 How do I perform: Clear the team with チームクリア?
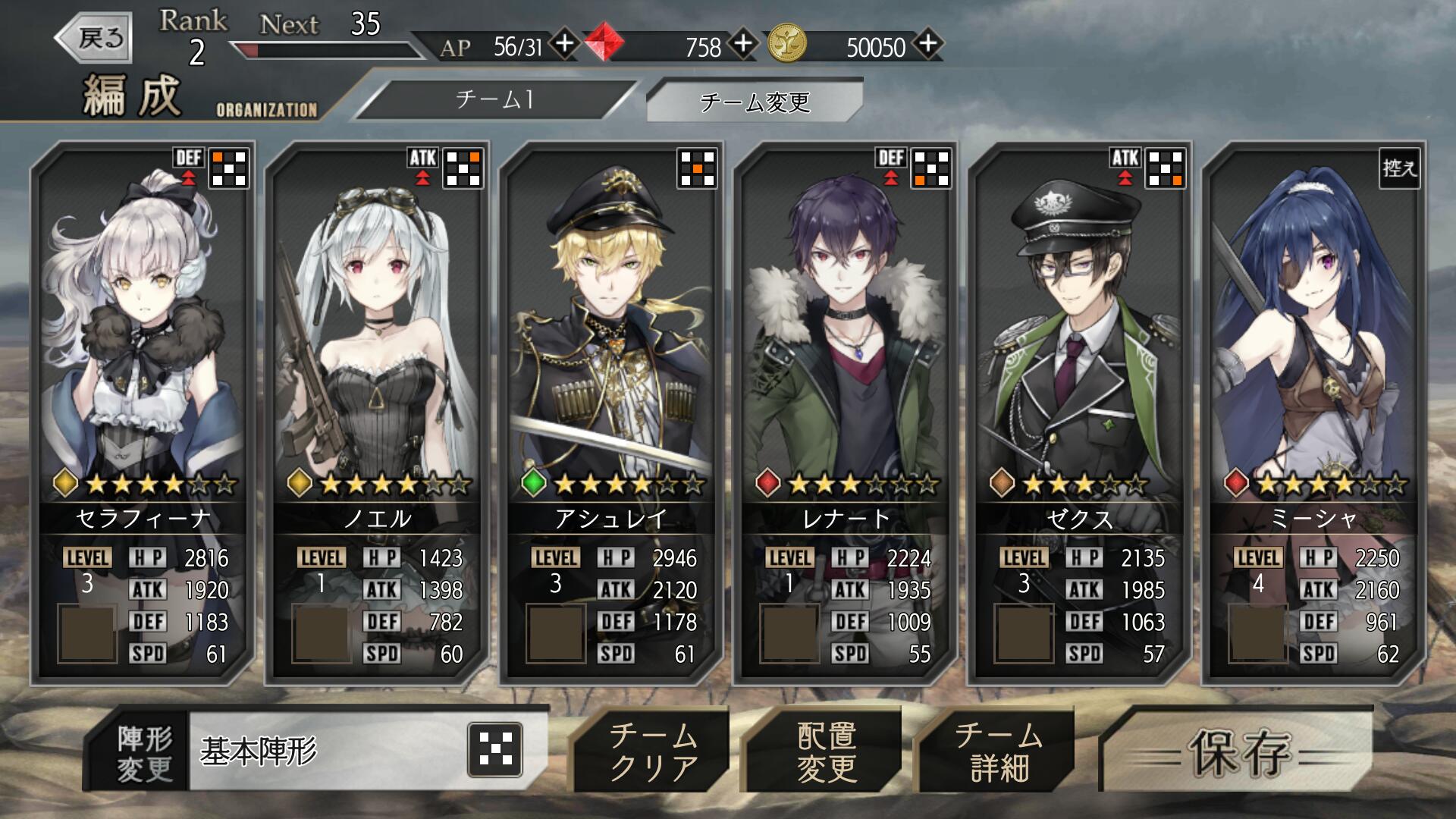pos(653,752)
